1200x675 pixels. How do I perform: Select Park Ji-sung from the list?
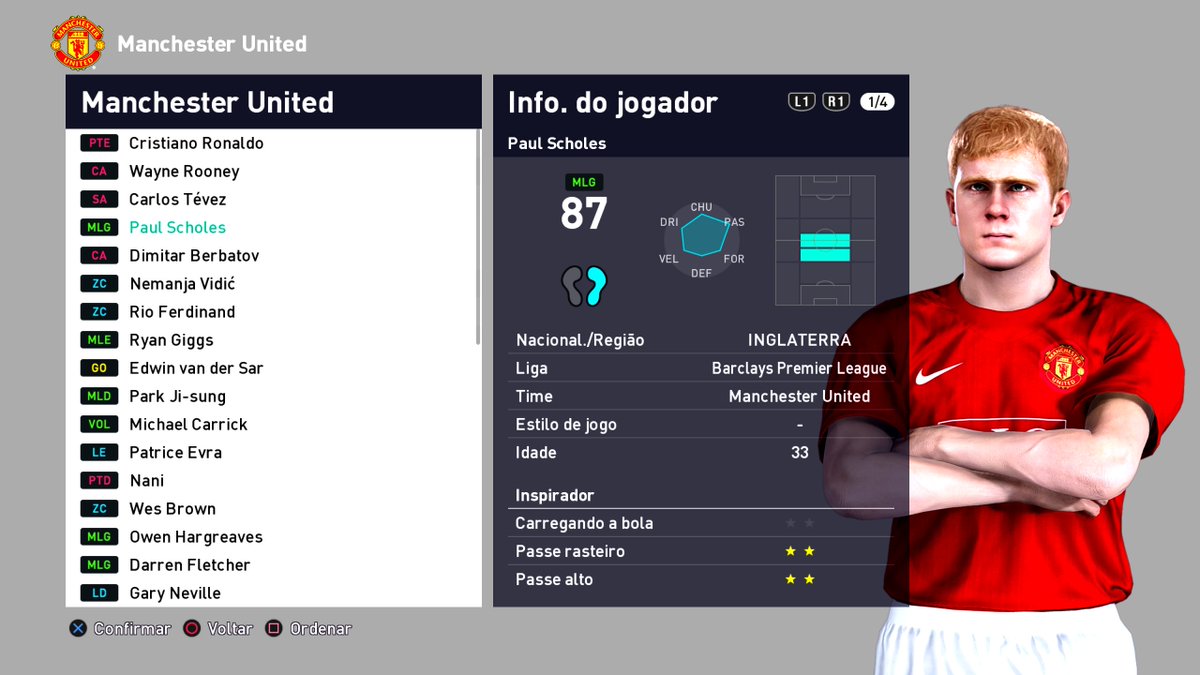pos(177,396)
